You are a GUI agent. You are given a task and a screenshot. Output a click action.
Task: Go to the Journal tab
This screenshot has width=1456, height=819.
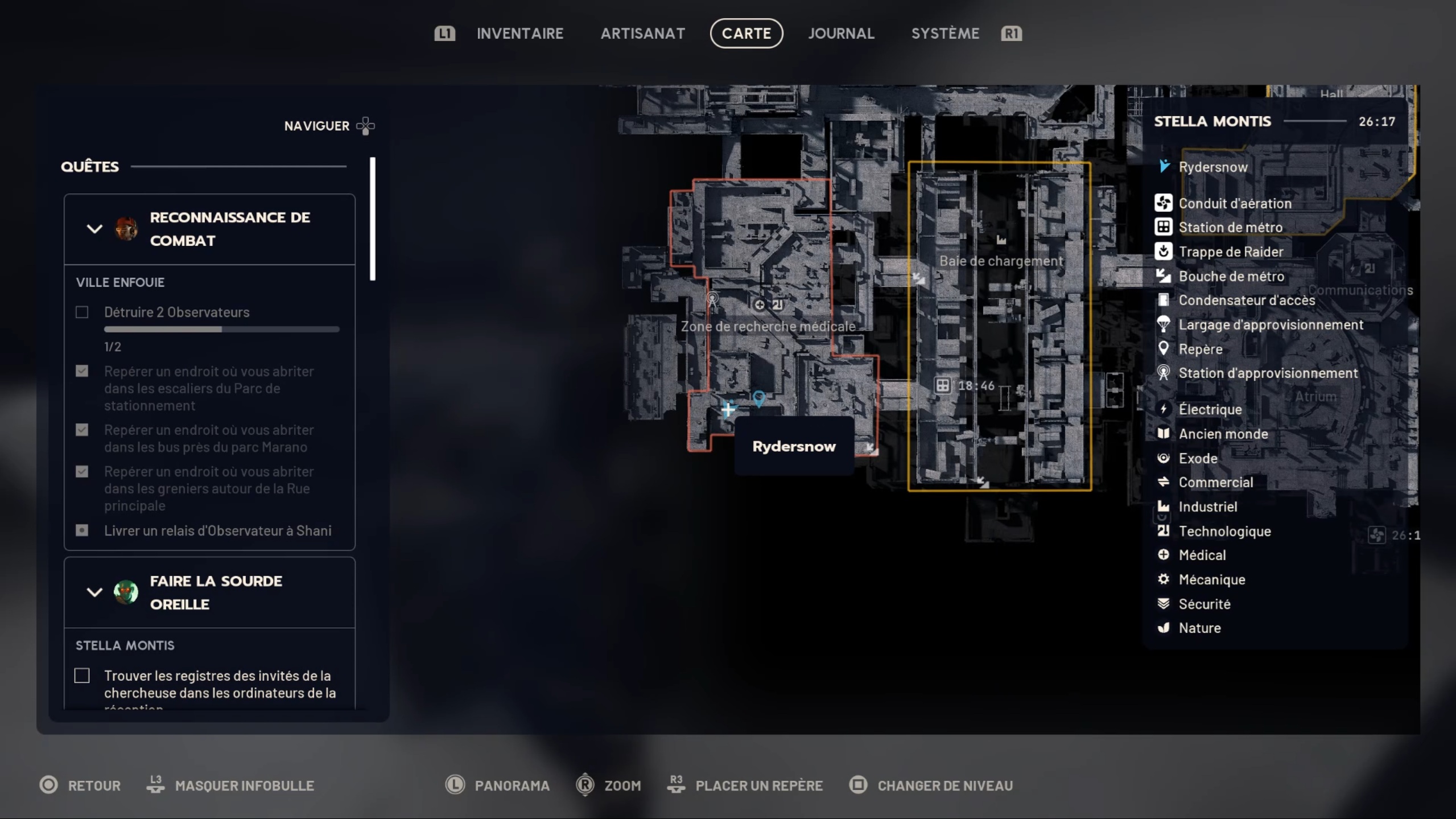pos(841,34)
